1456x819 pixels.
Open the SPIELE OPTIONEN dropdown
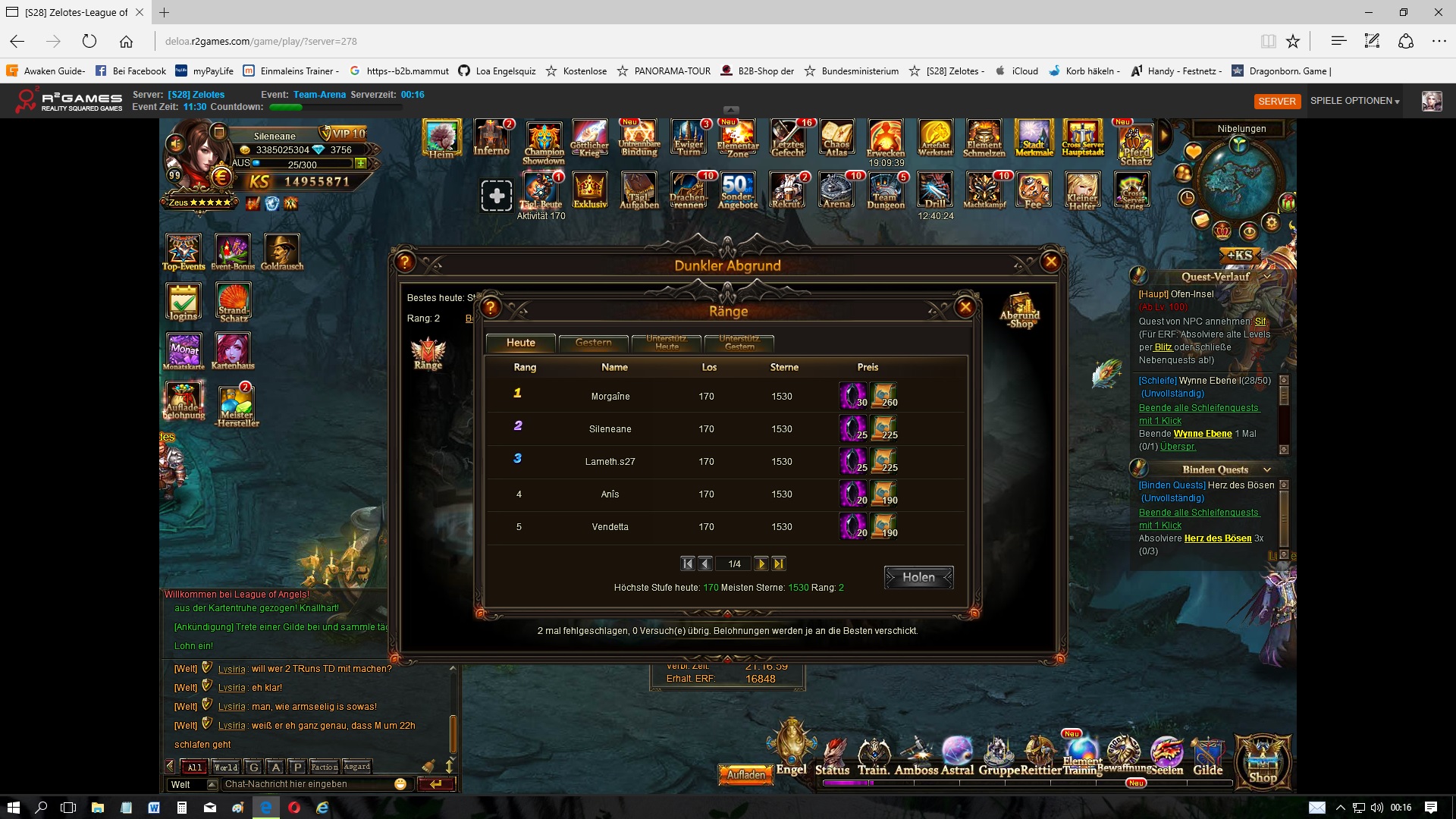coord(1354,101)
